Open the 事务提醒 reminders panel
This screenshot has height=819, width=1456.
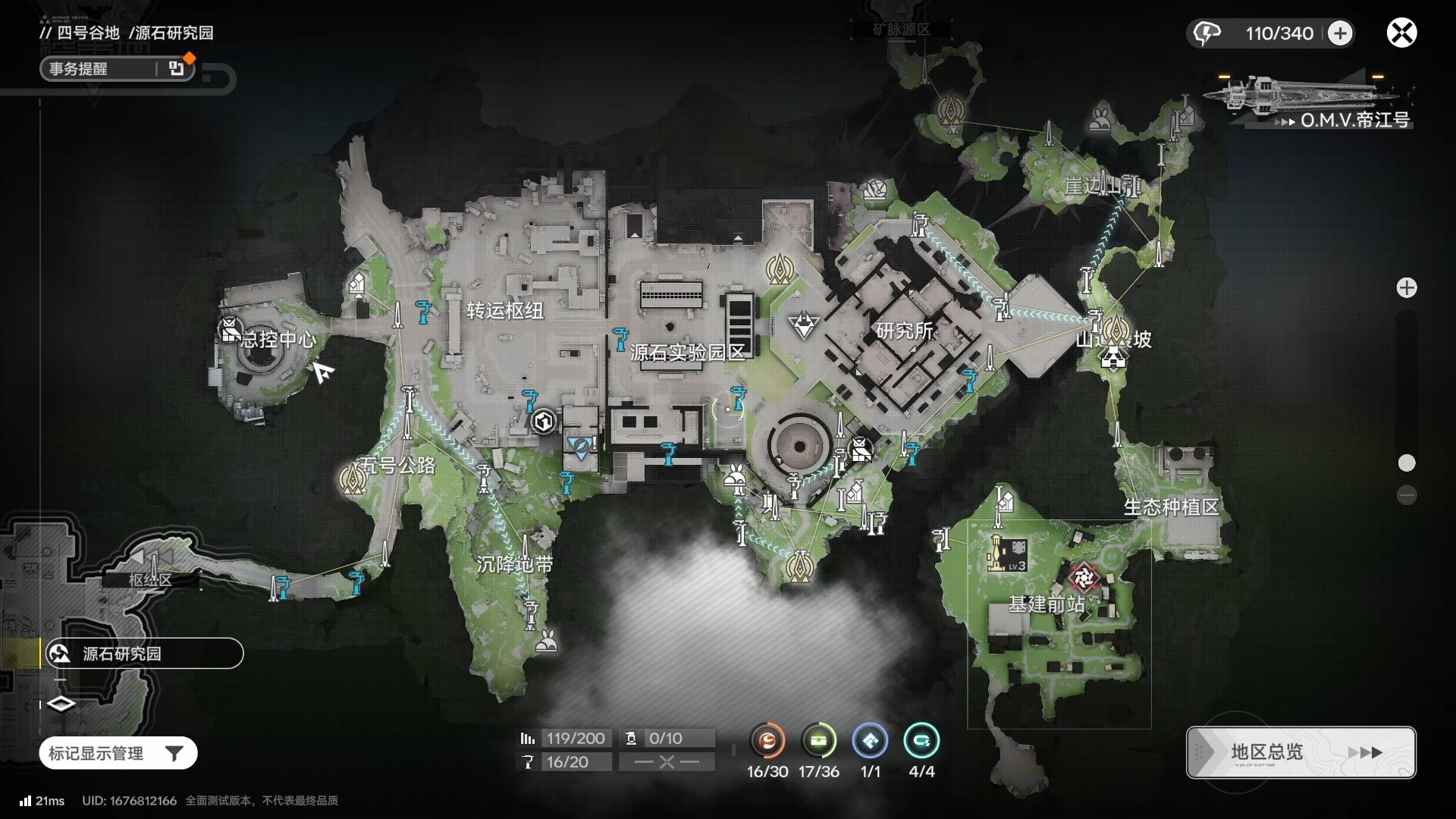point(117,69)
